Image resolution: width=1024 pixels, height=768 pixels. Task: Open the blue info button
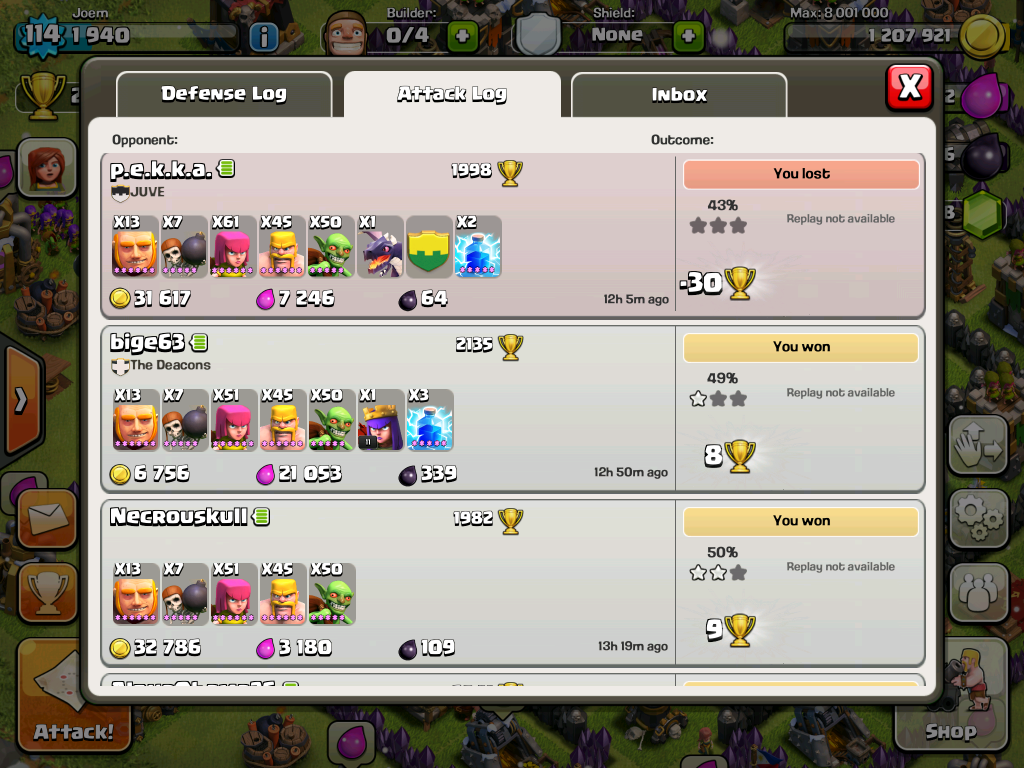tap(263, 37)
